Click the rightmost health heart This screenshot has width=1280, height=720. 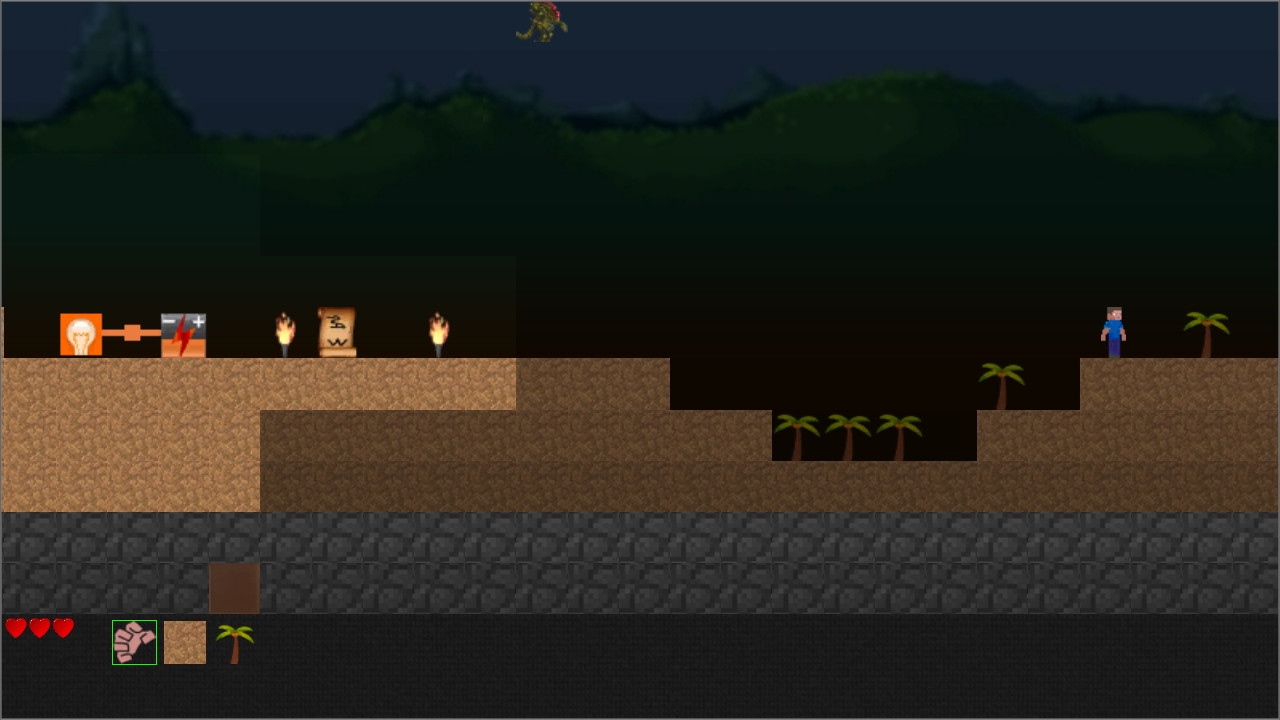pyautogui.click(x=63, y=629)
